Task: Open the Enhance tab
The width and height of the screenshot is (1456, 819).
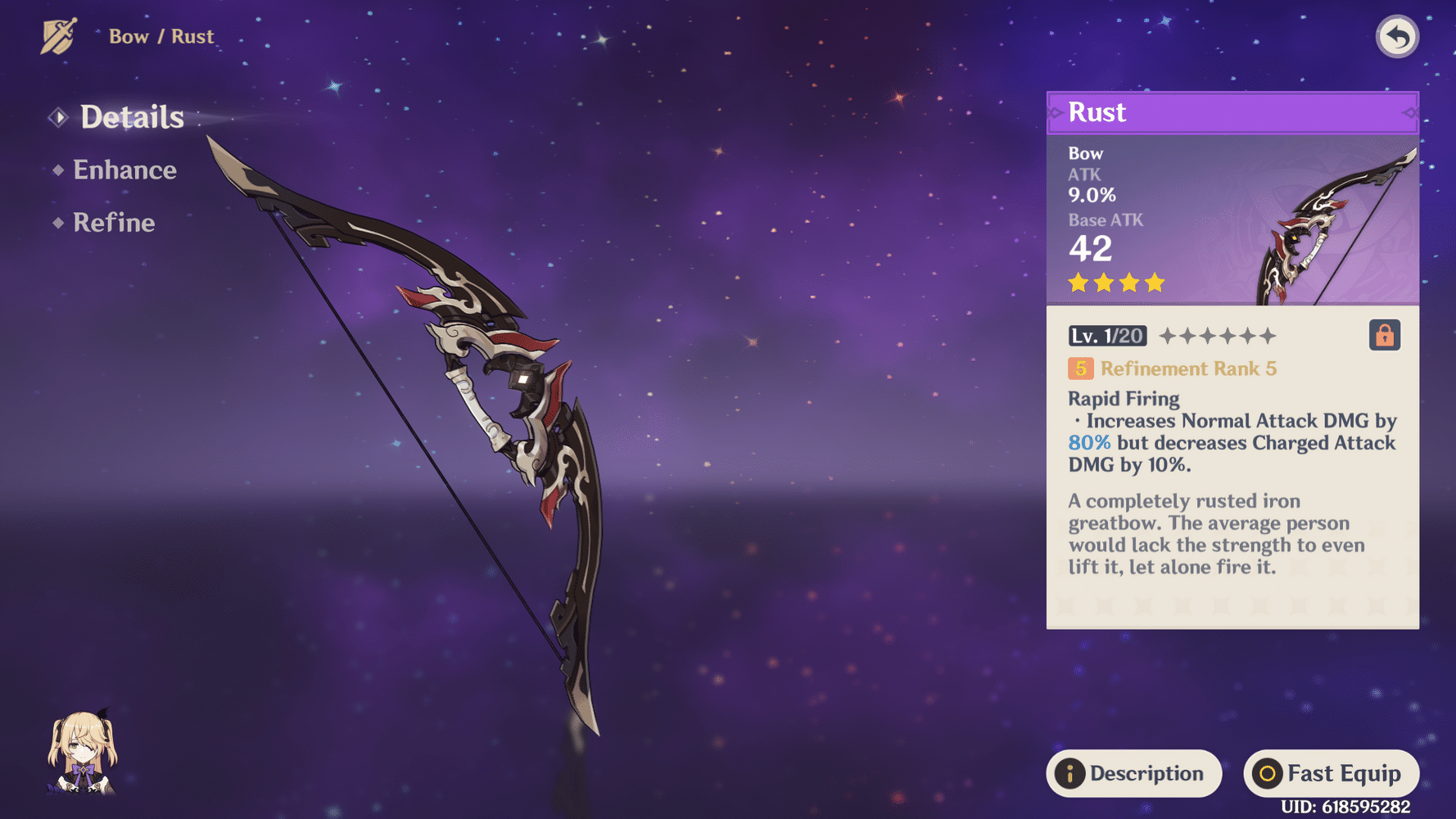Action: tap(124, 170)
